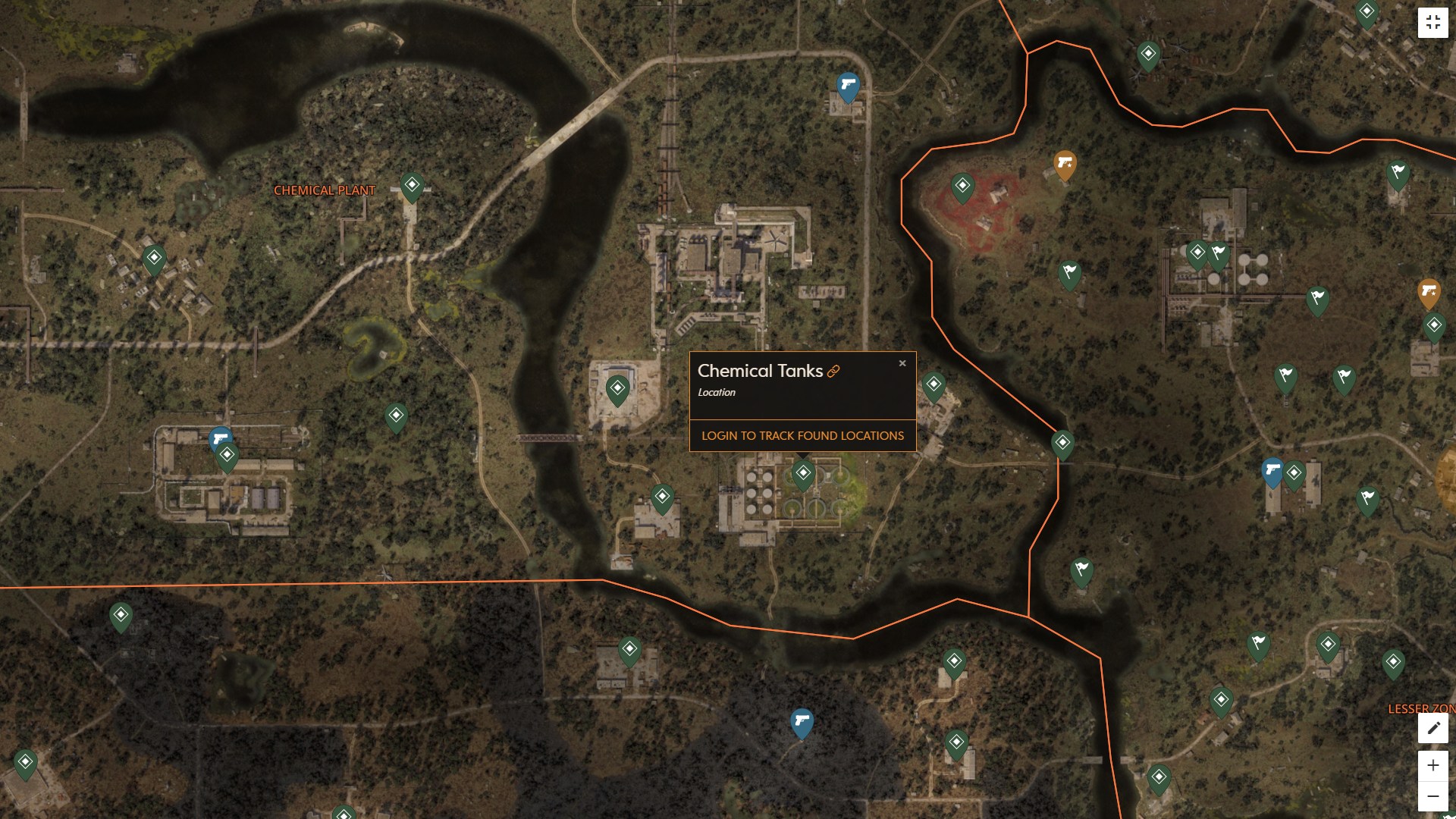
Task: Click the CHEMICAL PLANT map label
Action: click(323, 191)
